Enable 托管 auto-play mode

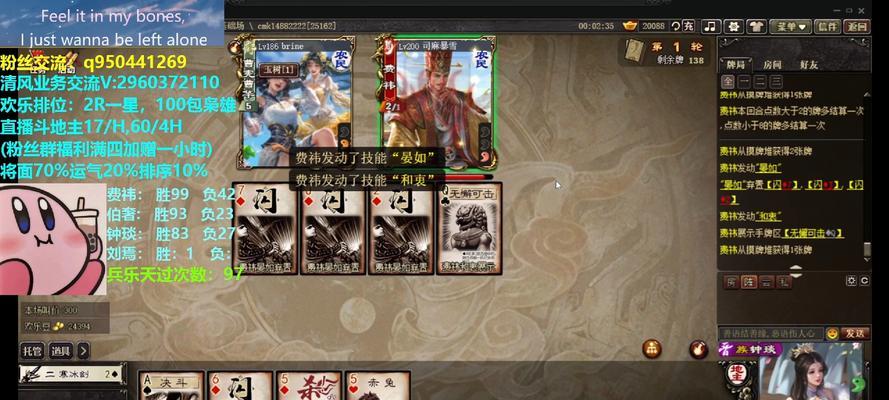[32, 350]
